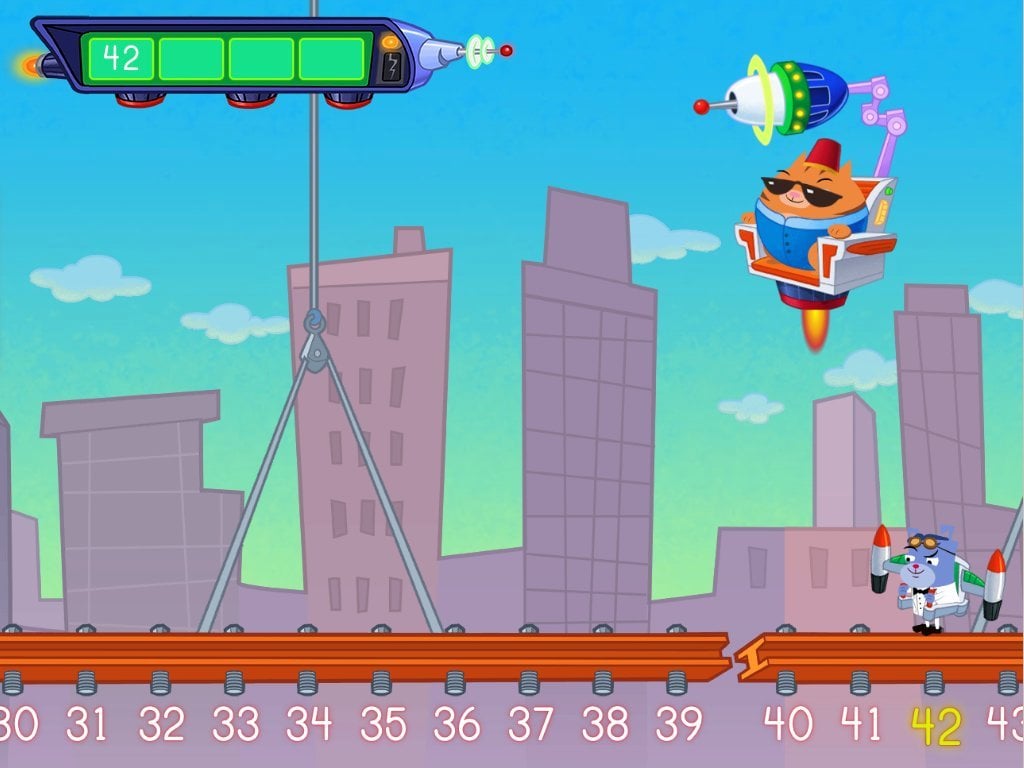
Task: Select number 37 below the girder
Action: 530,724
